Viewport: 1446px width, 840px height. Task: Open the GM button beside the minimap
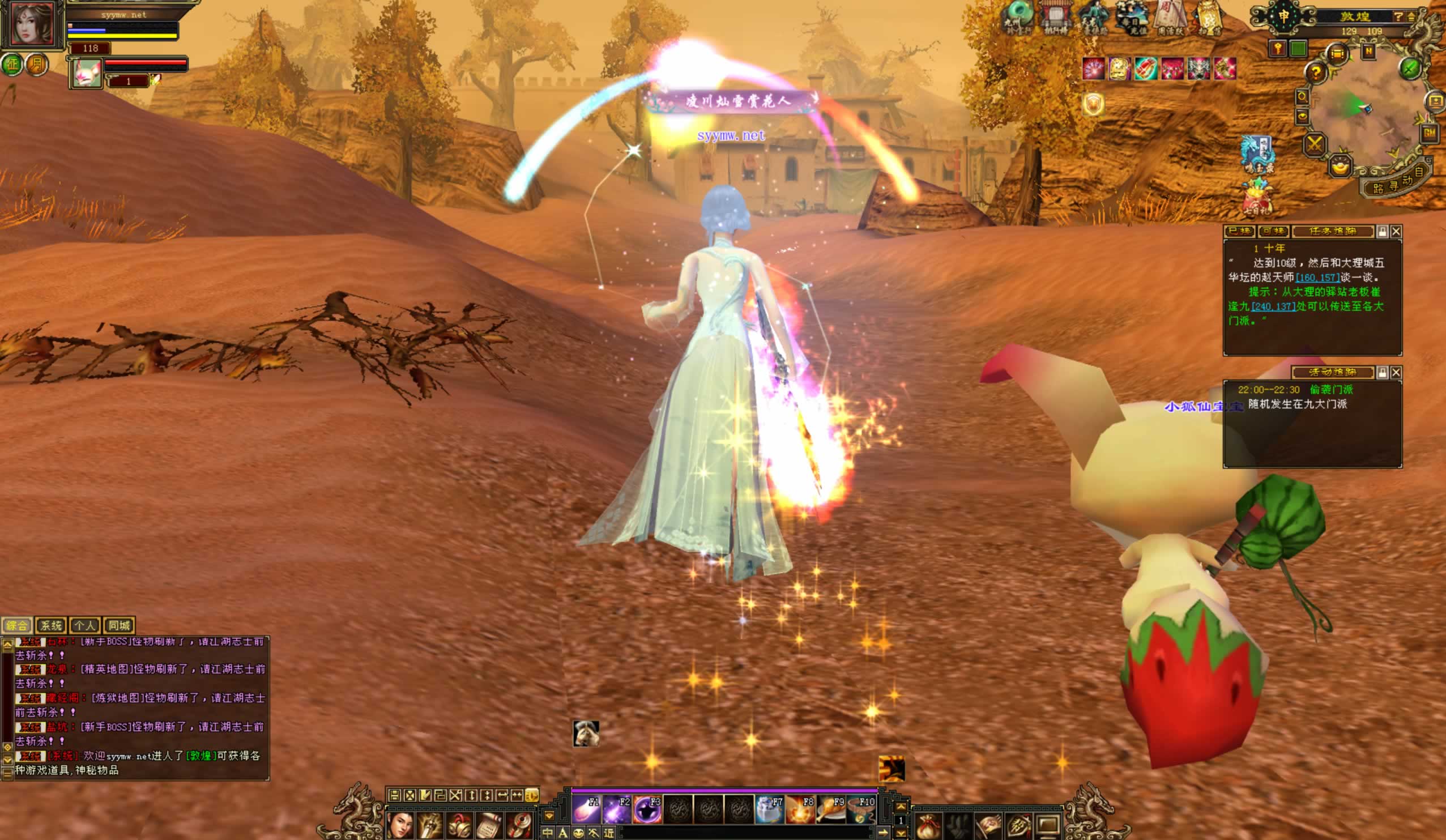1429,133
